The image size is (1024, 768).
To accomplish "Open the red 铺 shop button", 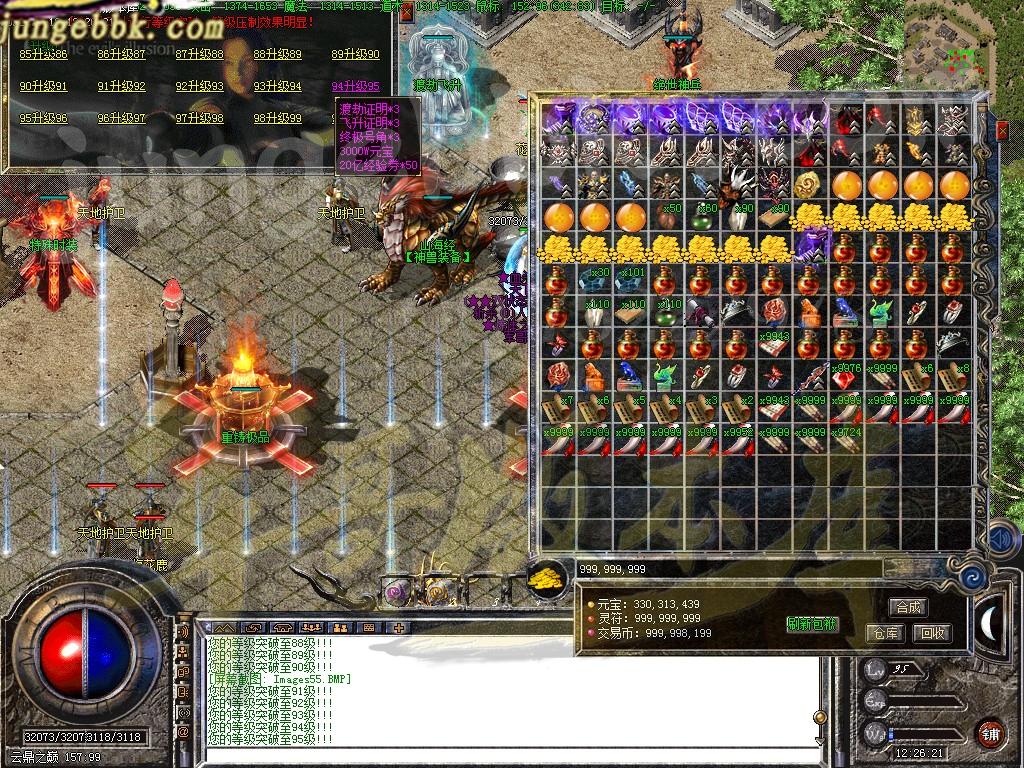I will pyautogui.click(x=990, y=733).
